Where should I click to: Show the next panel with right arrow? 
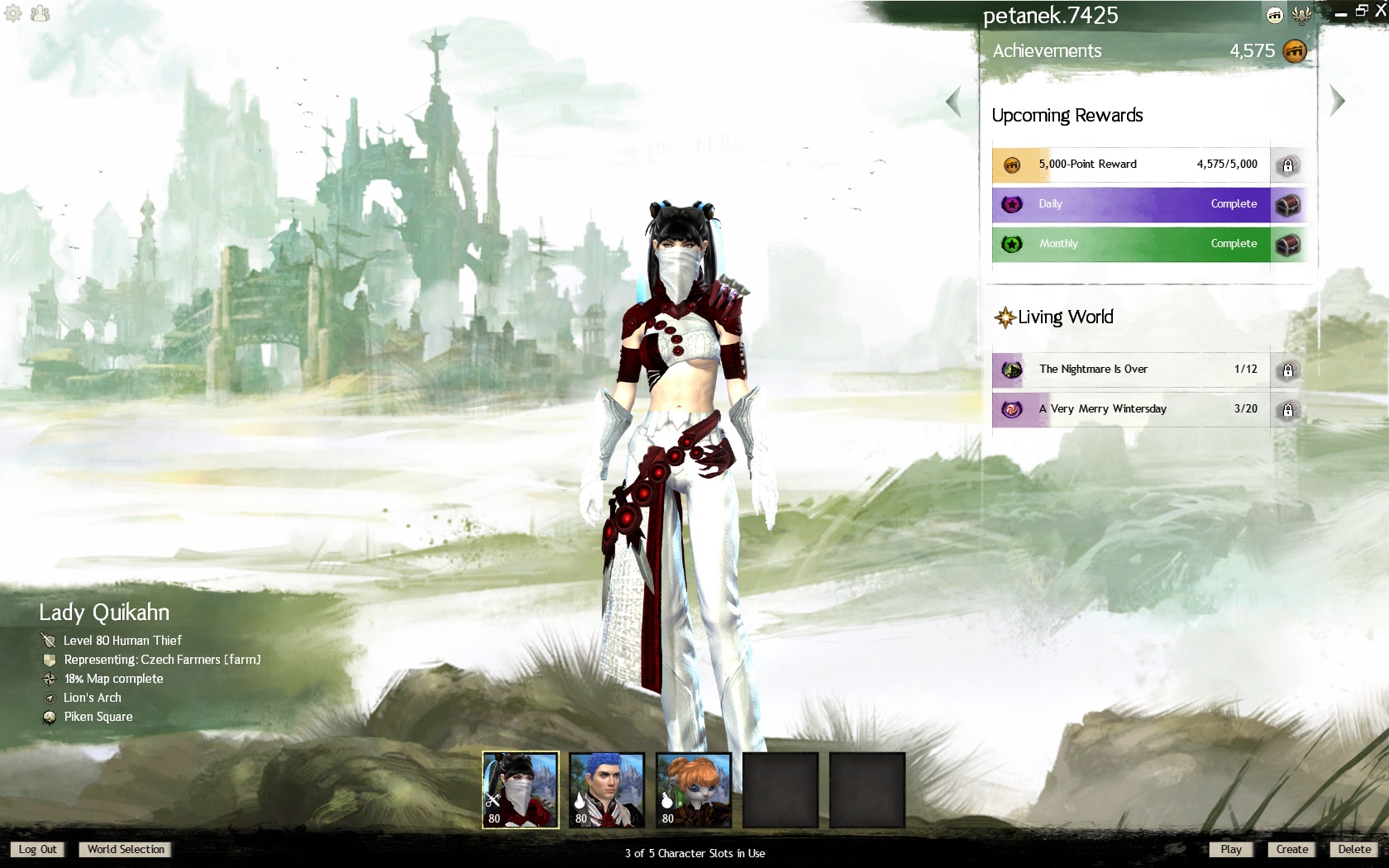point(1337,101)
